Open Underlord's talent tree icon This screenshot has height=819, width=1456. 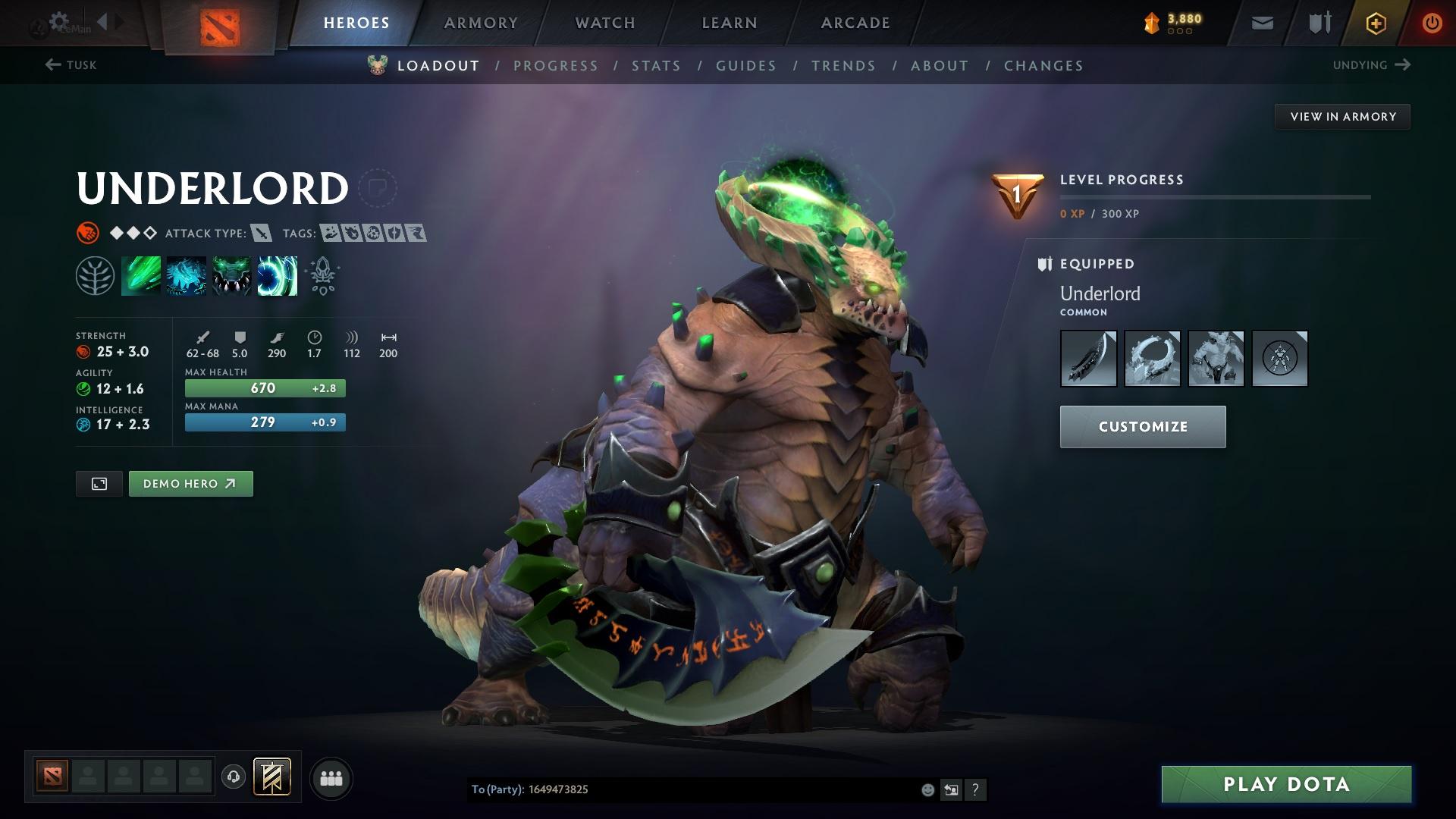tap(95, 275)
